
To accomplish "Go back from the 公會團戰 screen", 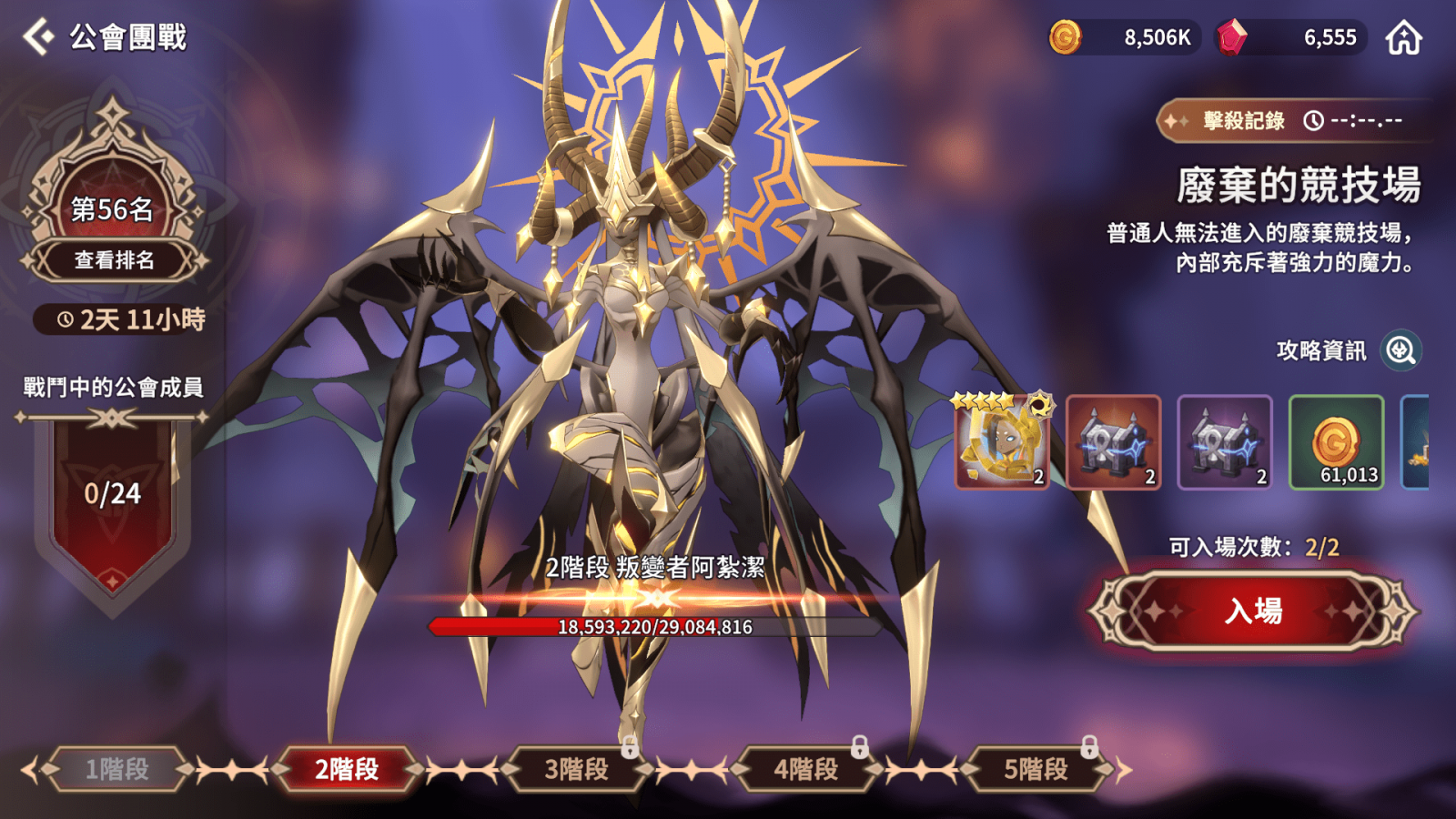I will point(39,37).
